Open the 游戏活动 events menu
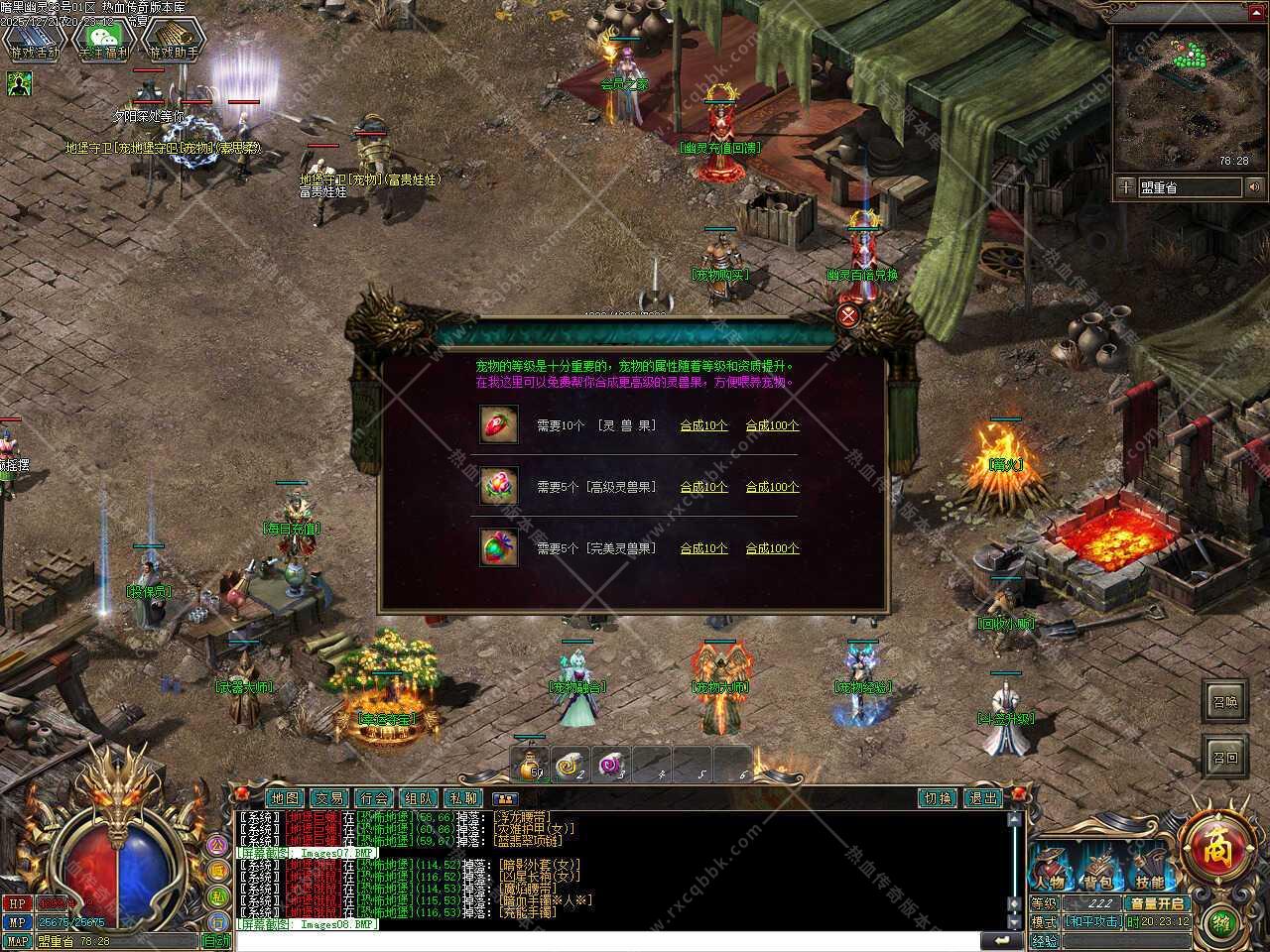Image resolution: width=1270 pixels, height=952 pixels. (x=35, y=41)
